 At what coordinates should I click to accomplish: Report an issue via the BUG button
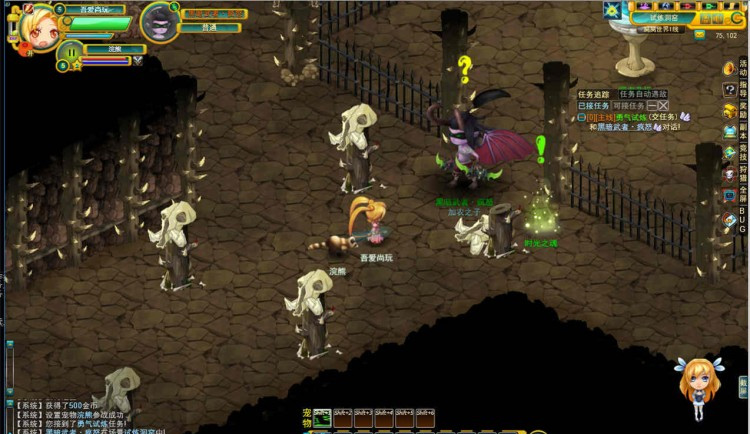tap(731, 217)
